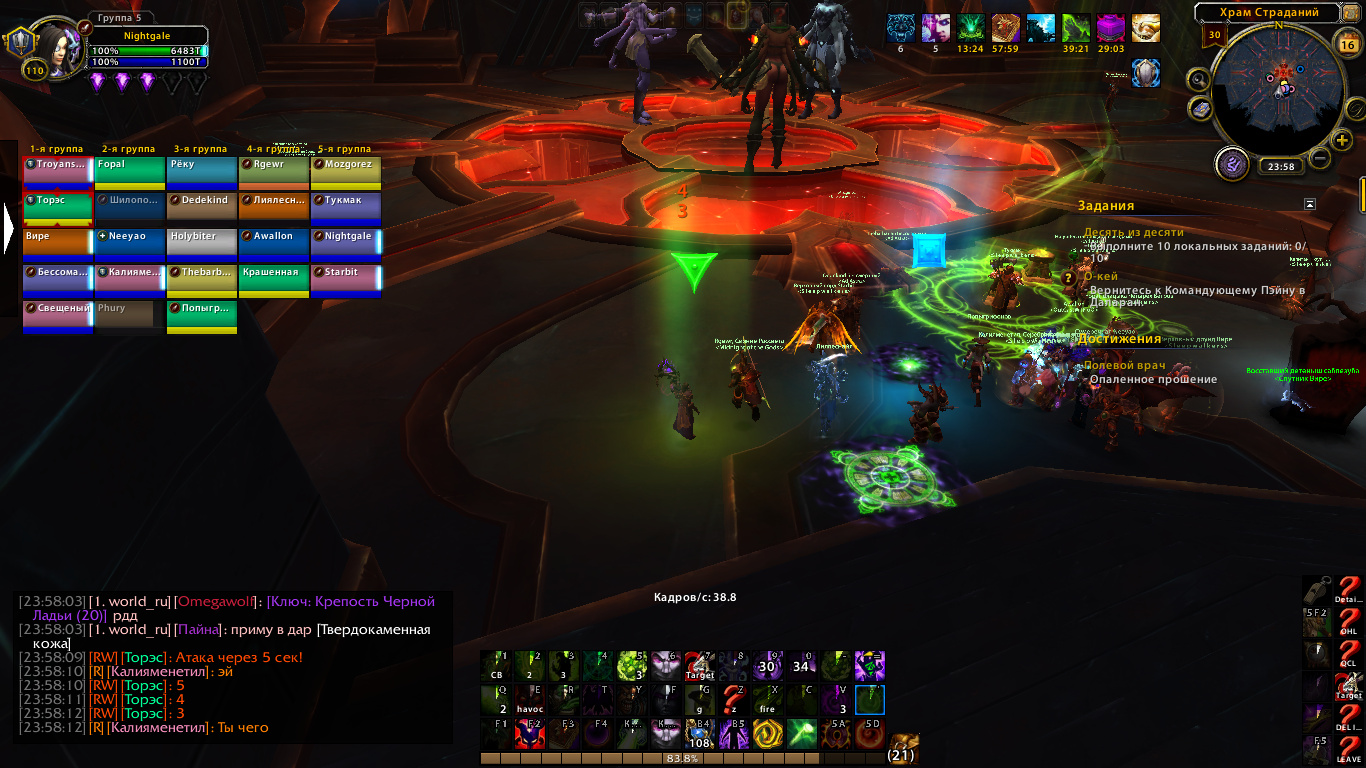The height and width of the screenshot is (768, 1366).
Task: Open the 23:58 clock button
Action: click(x=1279, y=167)
